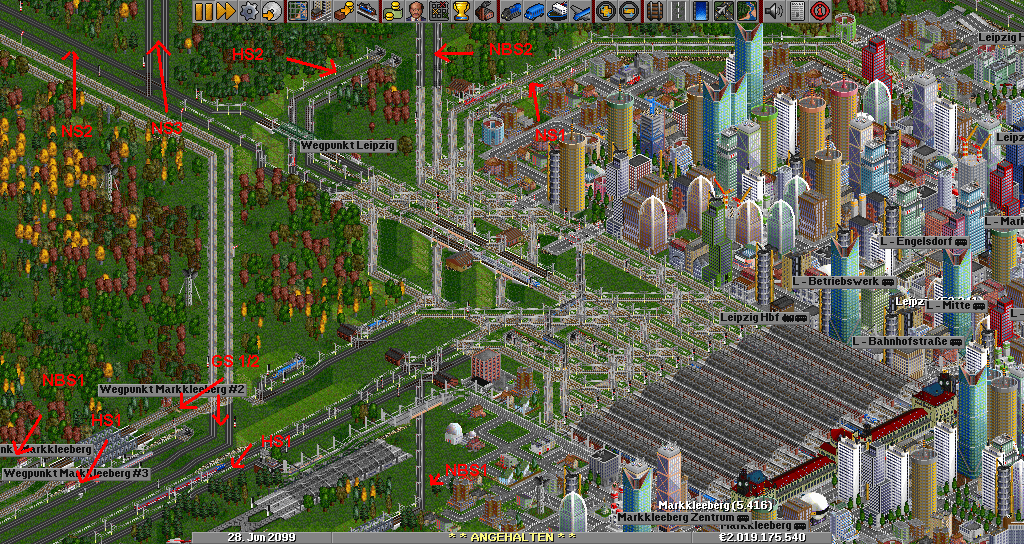Open the sound and music speaker menu
This screenshot has width=1024, height=544.
coord(774,11)
